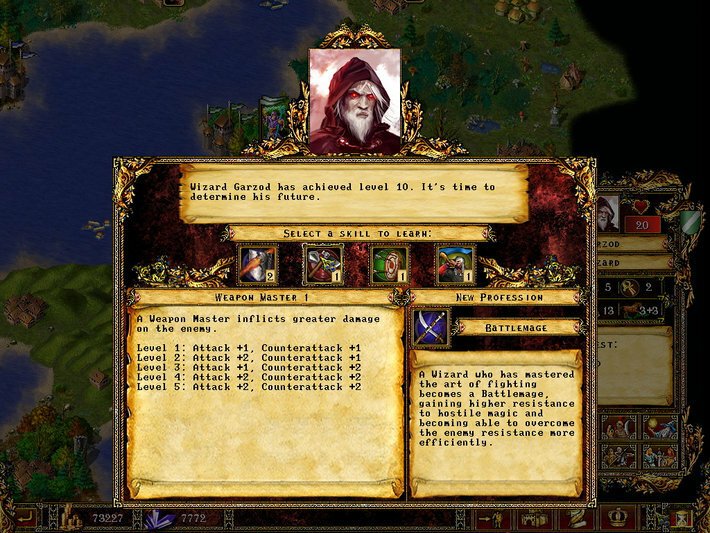The width and height of the screenshot is (710, 533).
Task: Click the hourglass end turn icon
Action: [x=682, y=518]
